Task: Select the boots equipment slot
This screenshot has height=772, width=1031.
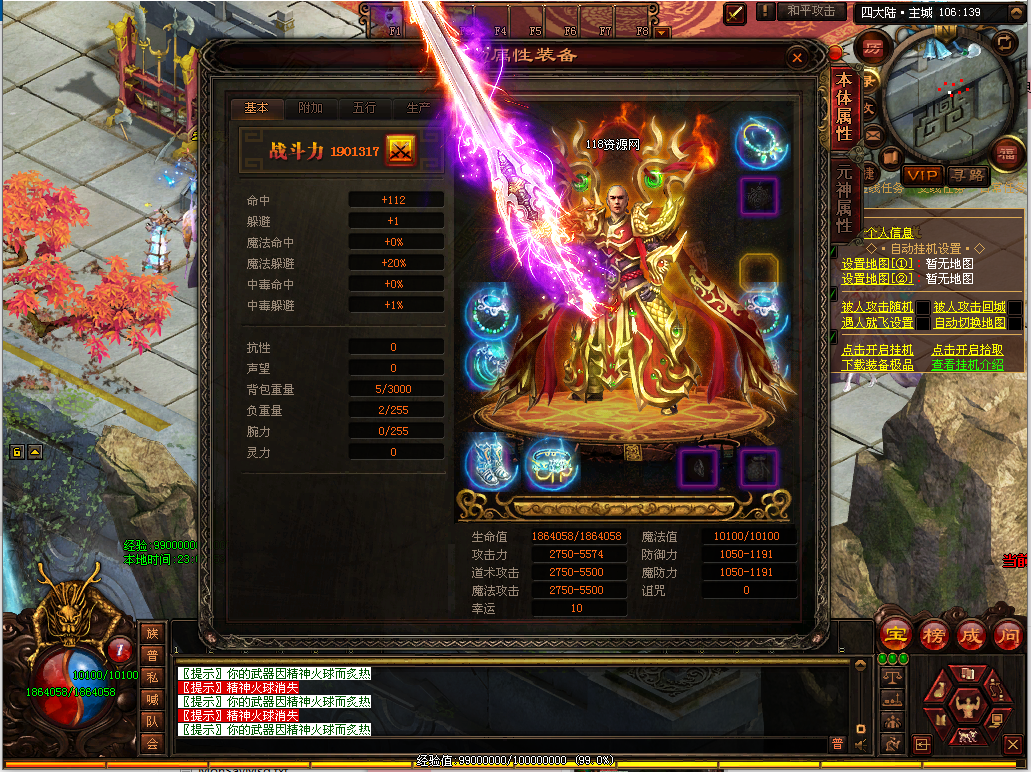Action: (490, 464)
